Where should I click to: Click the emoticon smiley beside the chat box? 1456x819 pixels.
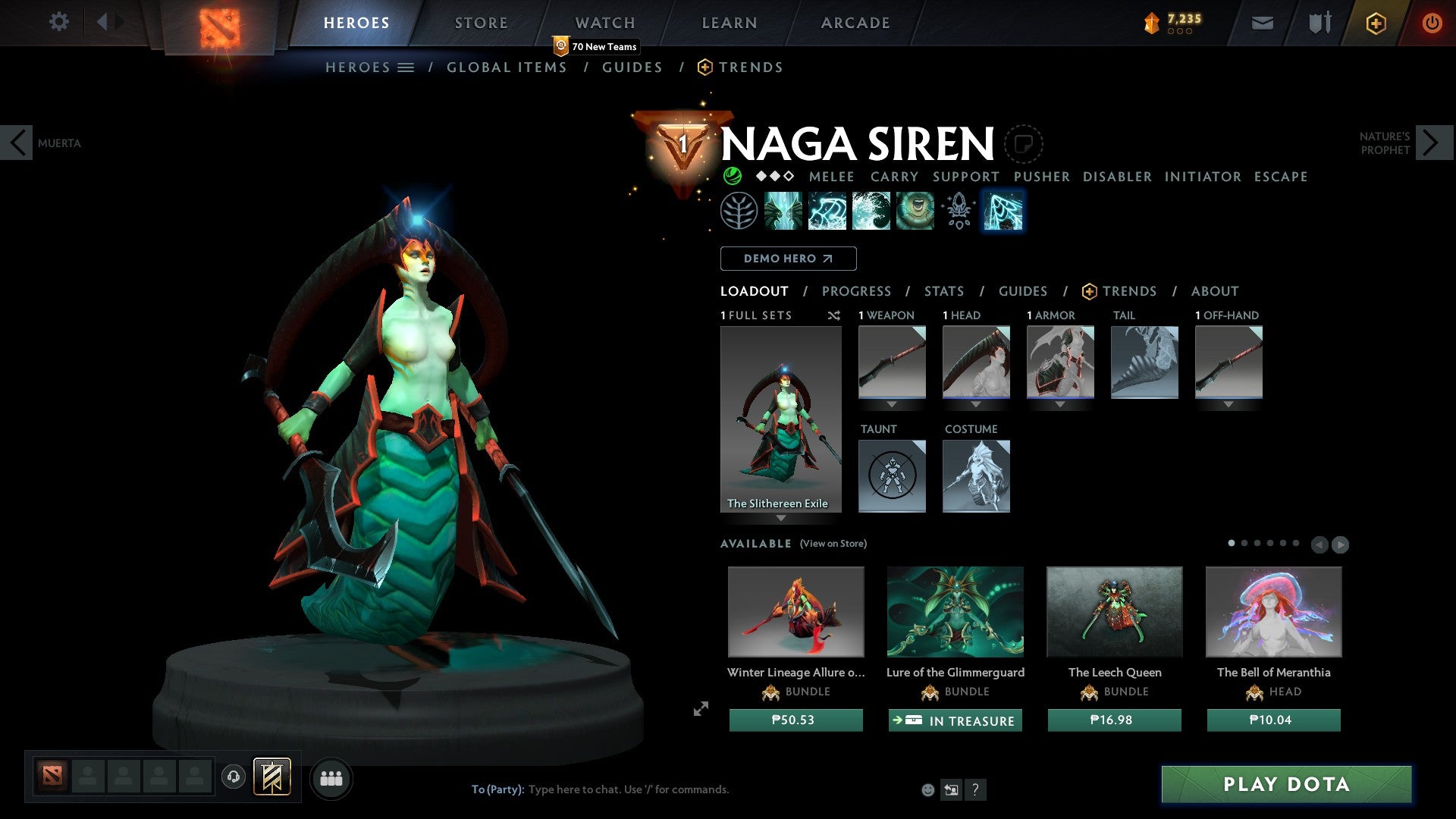click(x=928, y=789)
